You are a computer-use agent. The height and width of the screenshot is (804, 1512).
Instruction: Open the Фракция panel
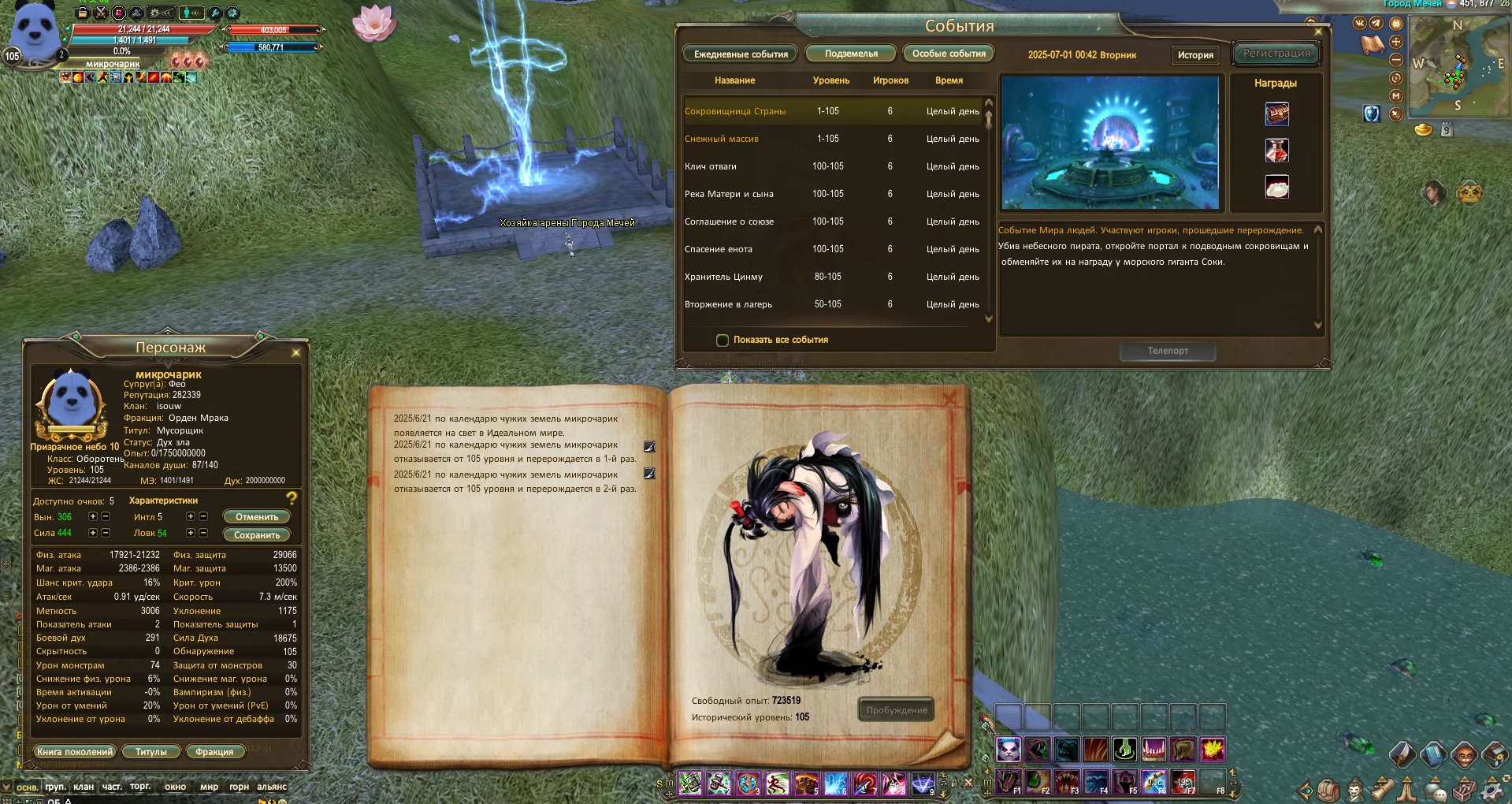click(214, 752)
